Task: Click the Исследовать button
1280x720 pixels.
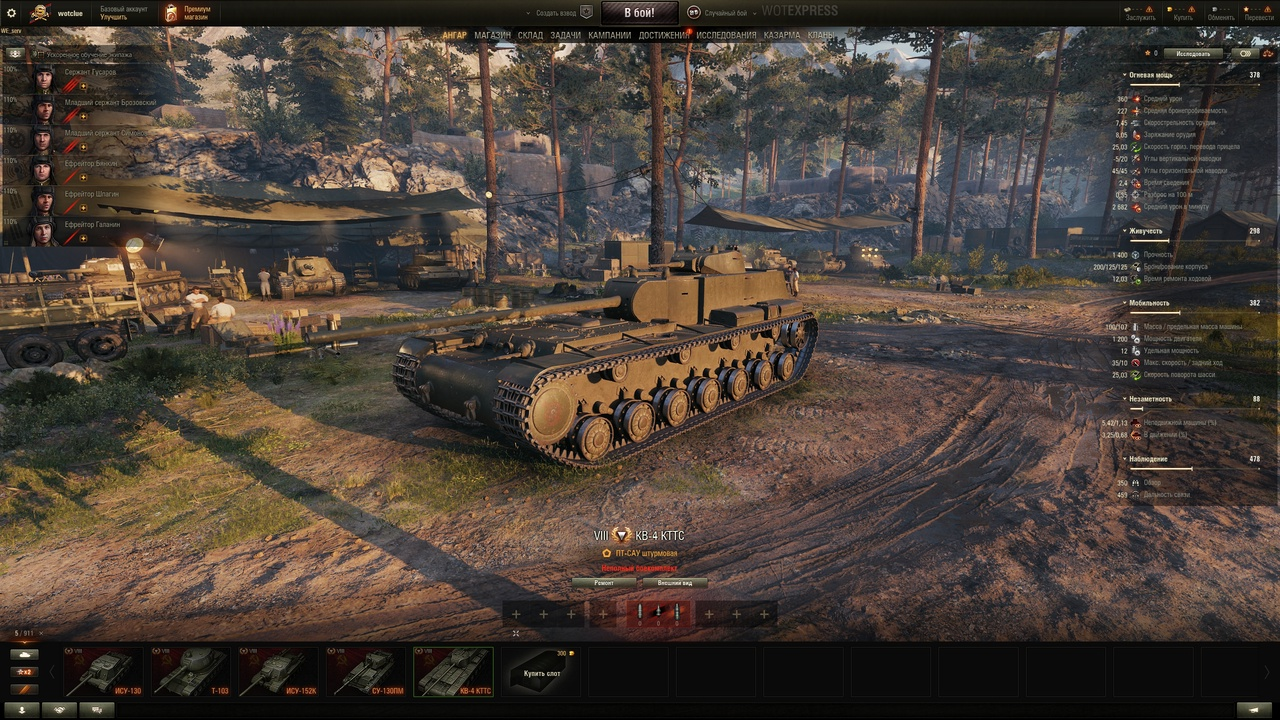Action: (1193, 54)
